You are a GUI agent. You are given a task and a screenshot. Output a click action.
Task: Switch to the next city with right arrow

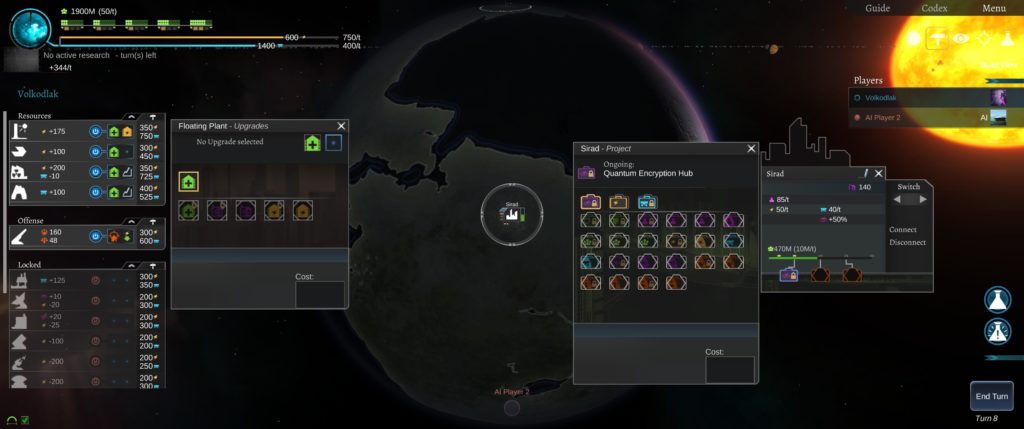point(922,199)
